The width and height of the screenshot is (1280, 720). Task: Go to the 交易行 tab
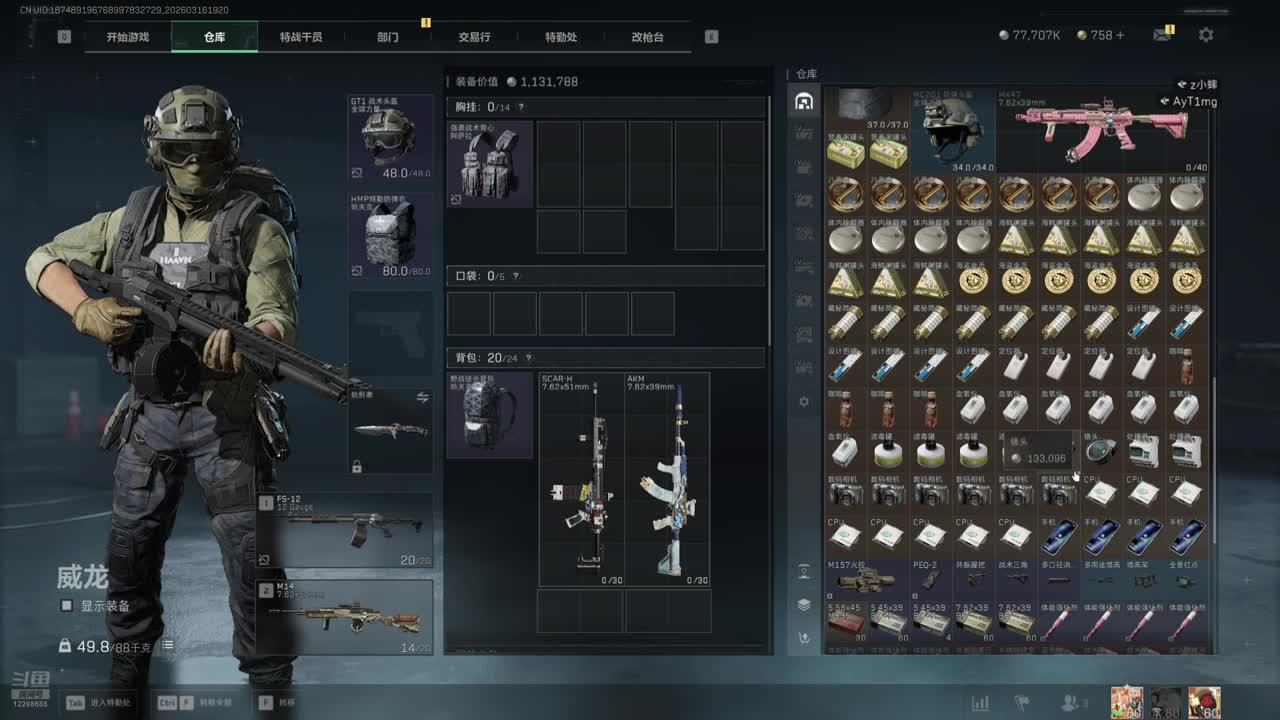[474, 37]
